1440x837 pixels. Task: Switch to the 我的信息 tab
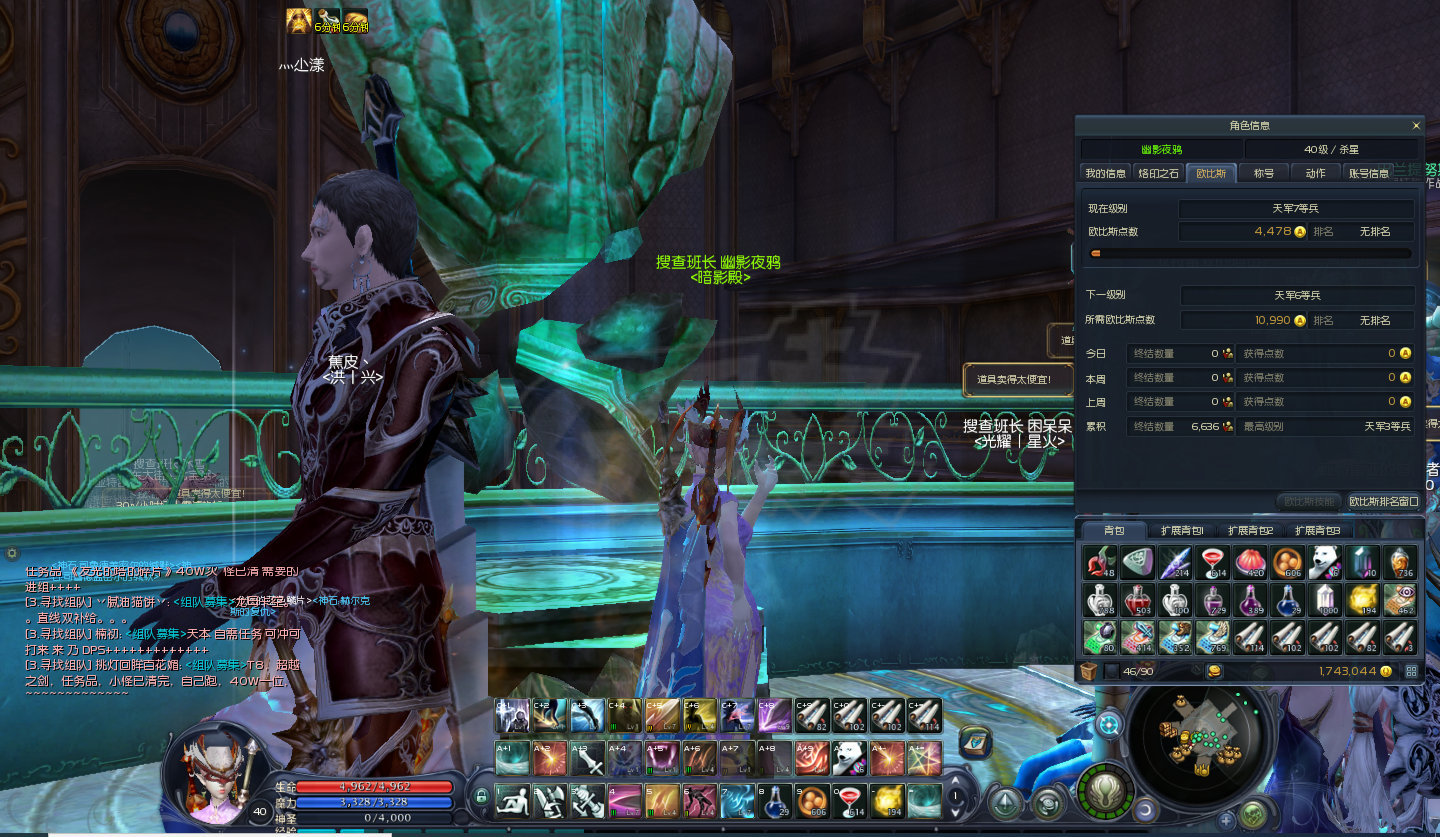1106,173
